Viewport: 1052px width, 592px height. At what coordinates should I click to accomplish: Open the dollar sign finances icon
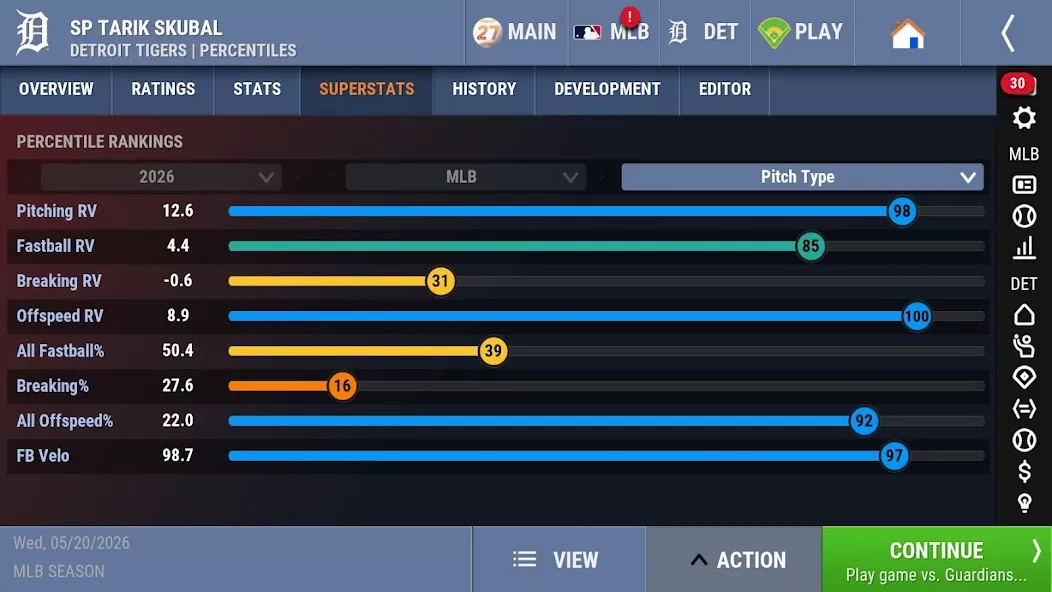coord(1024,471)
